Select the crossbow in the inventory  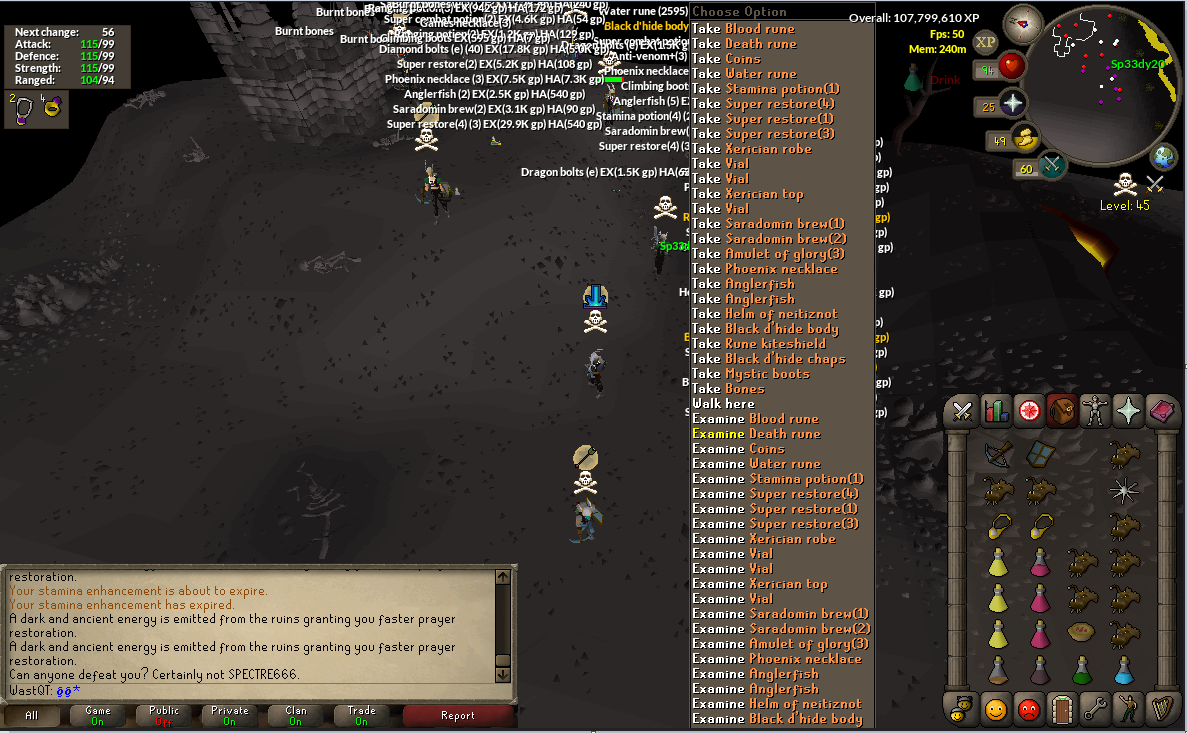[997, 453]
